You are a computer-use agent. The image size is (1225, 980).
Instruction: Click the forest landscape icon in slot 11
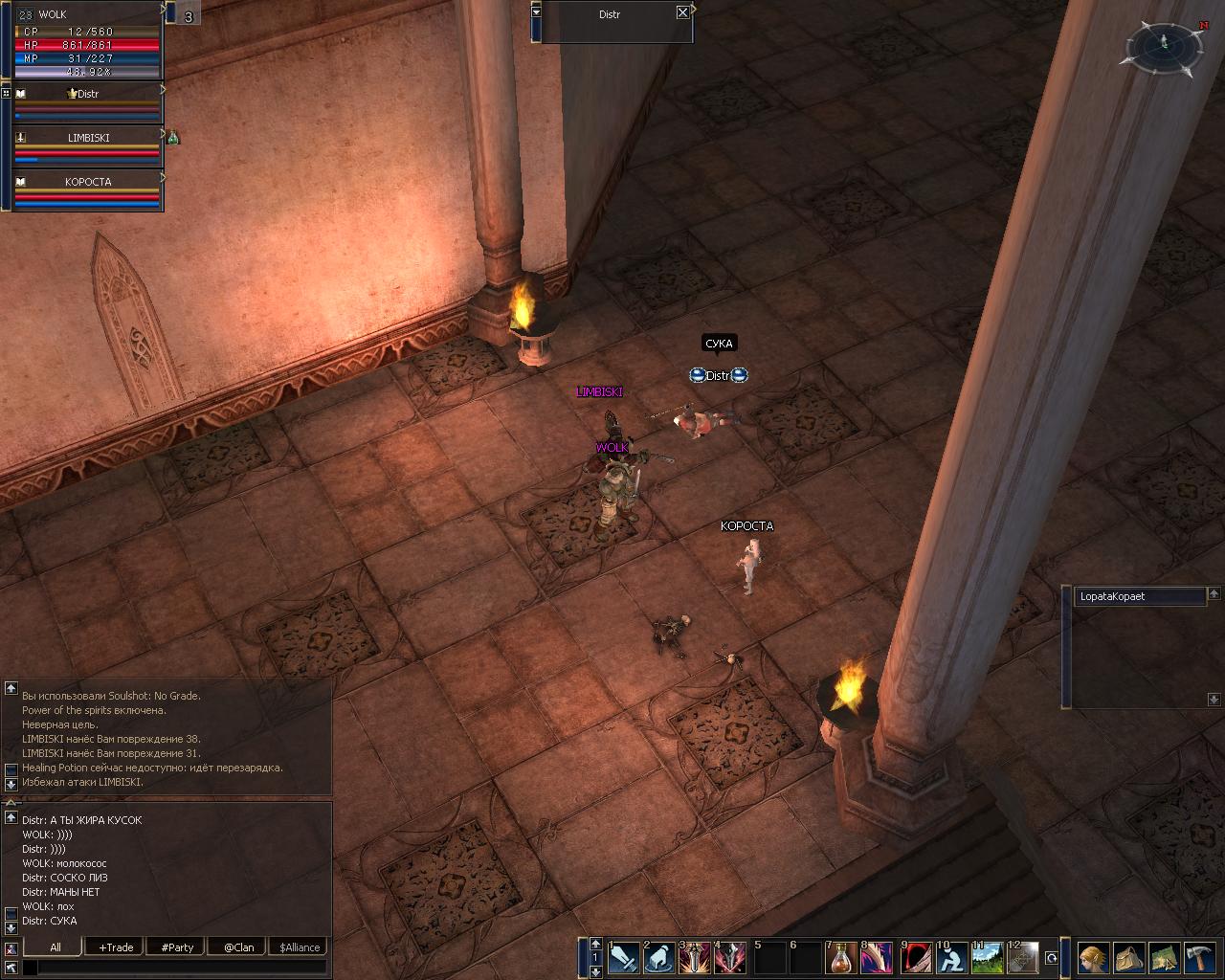click(987, 957)
